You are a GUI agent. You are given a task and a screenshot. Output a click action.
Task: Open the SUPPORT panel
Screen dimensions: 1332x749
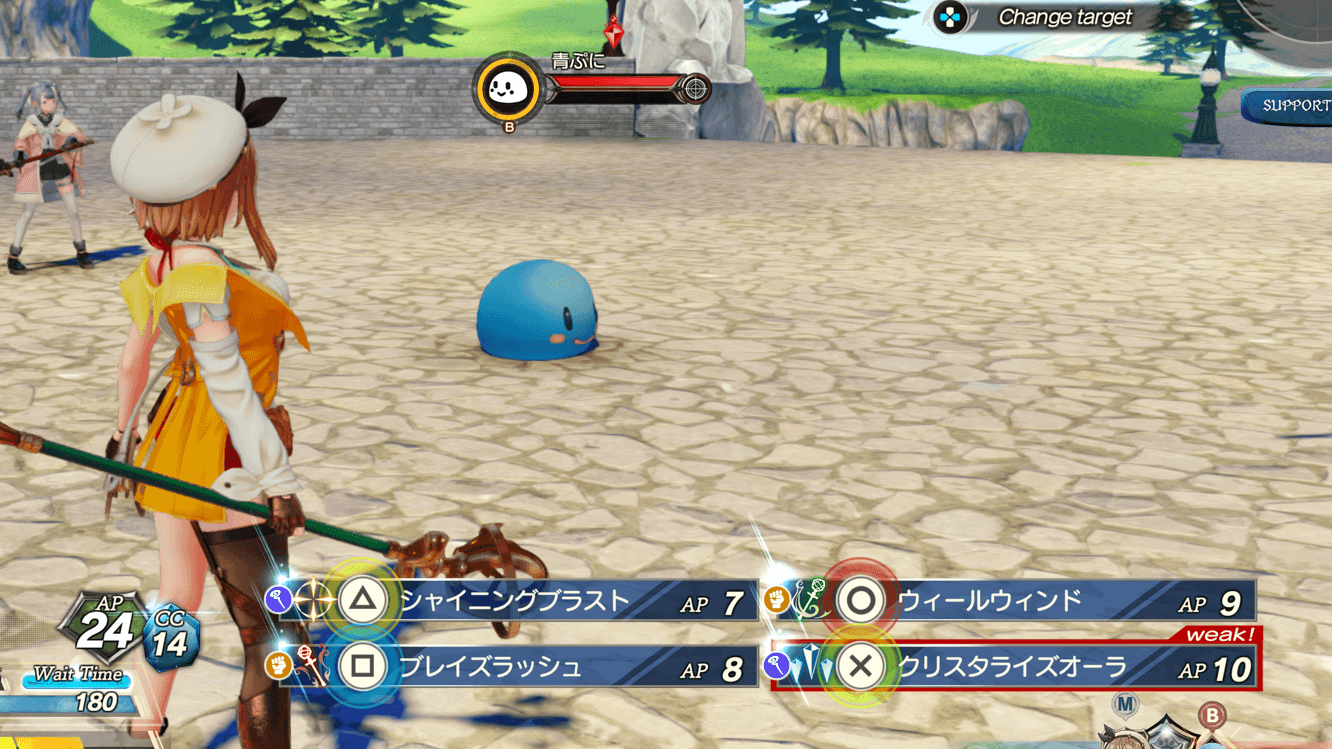coord(1294,106)
